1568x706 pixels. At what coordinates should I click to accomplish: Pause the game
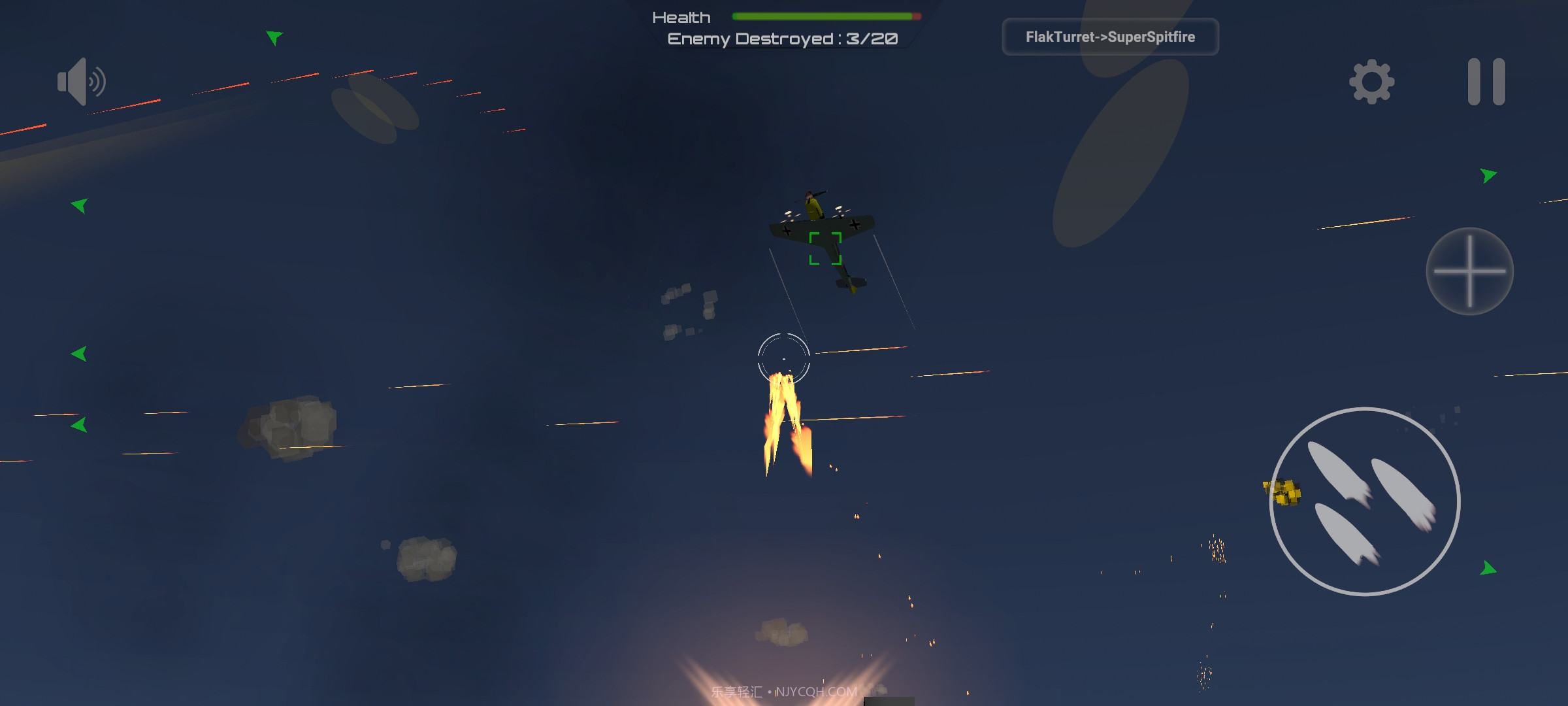click(x=1486, y=82)
